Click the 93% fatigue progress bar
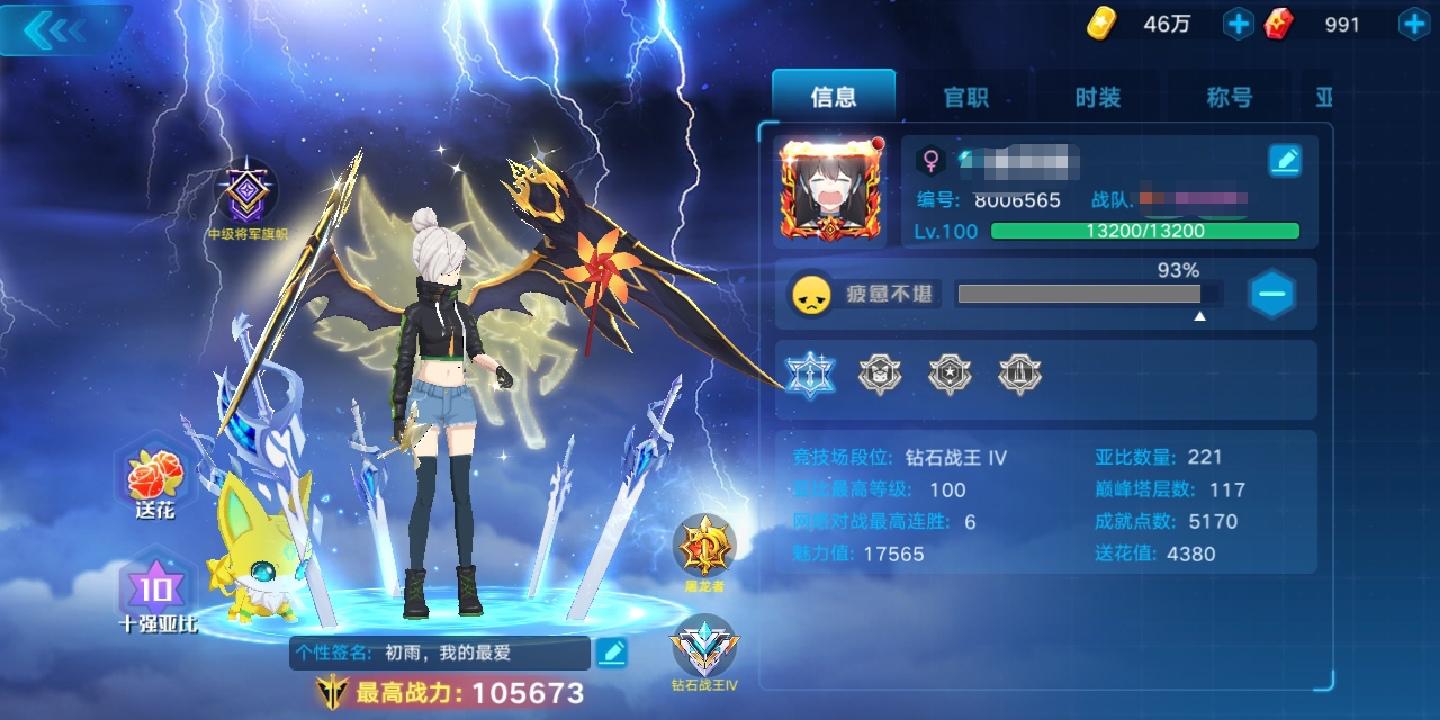 coord(1087,294)
